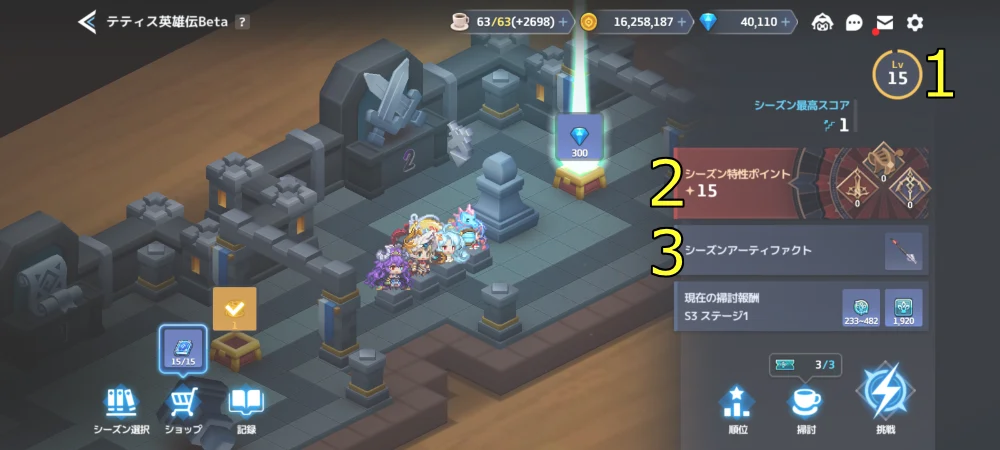Open the rankings (順位) button
Image resolution: width=1000 pixels, height=450 pixels.
736,408
